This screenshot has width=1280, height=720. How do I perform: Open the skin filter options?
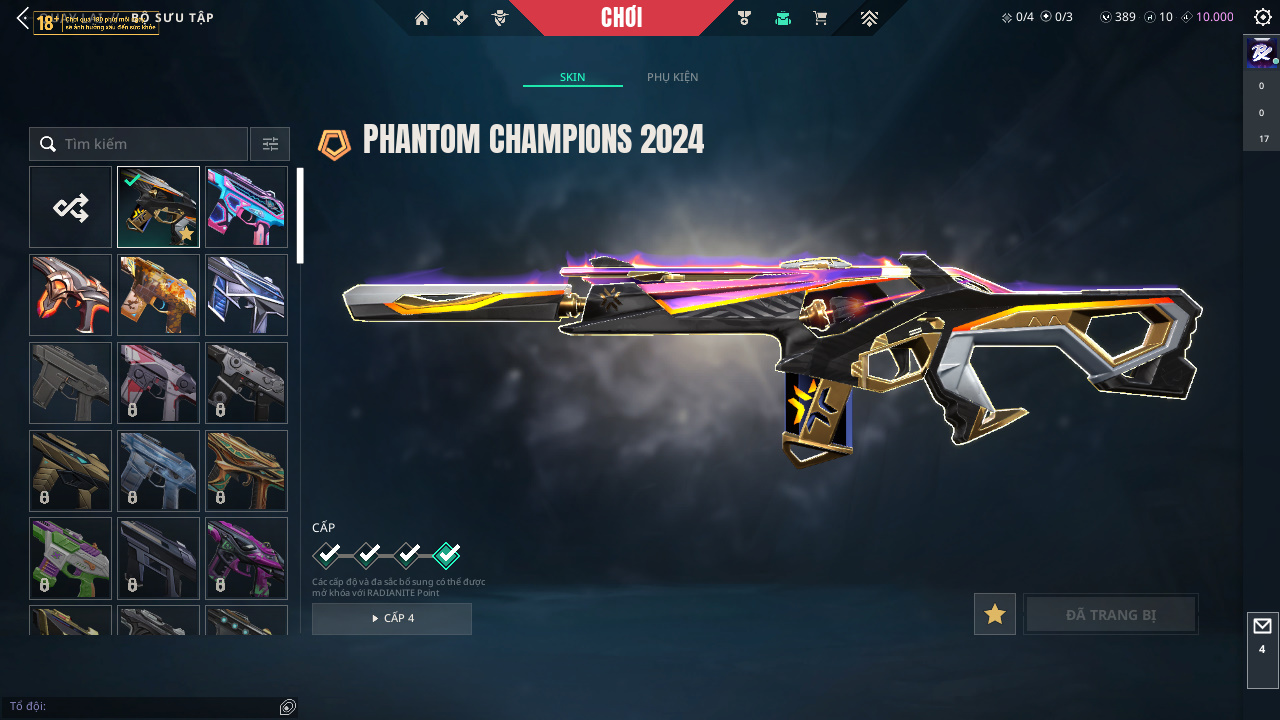(x=270, y=144)
